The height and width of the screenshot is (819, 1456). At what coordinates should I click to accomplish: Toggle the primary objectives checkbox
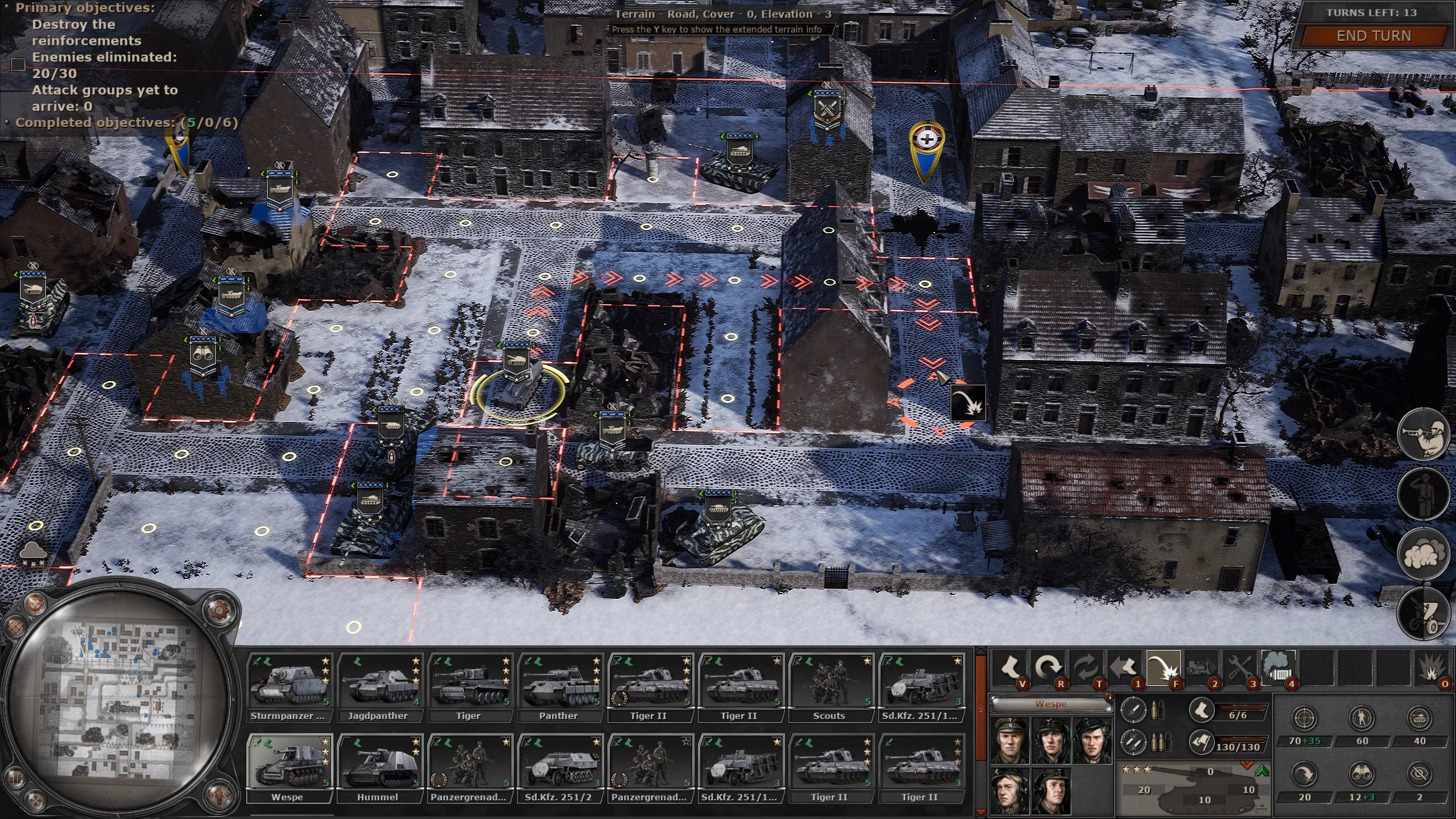pyautogui.click(x=18, y=64)
